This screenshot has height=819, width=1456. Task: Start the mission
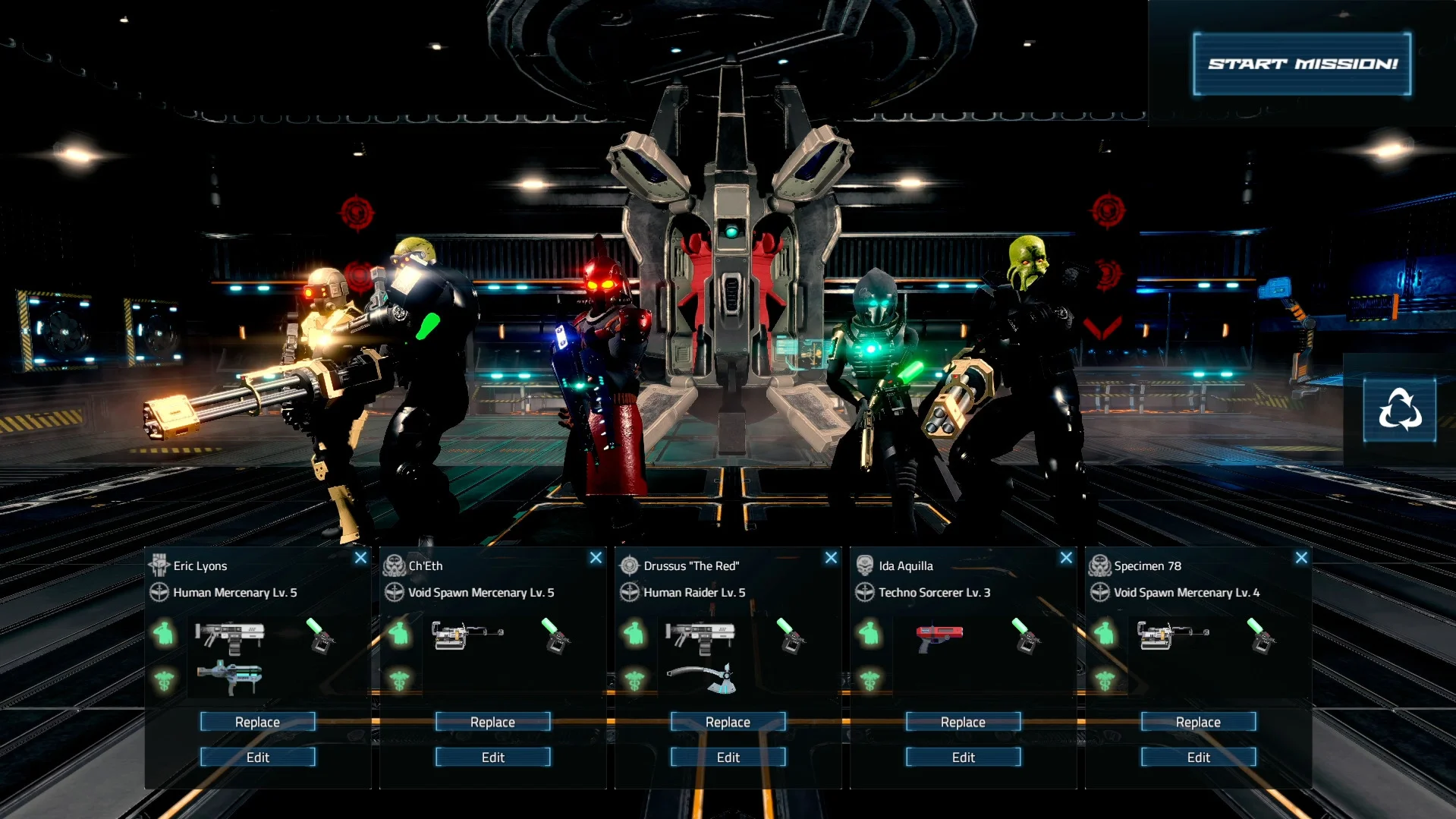pyautogui.click(x=1302, y=64)
